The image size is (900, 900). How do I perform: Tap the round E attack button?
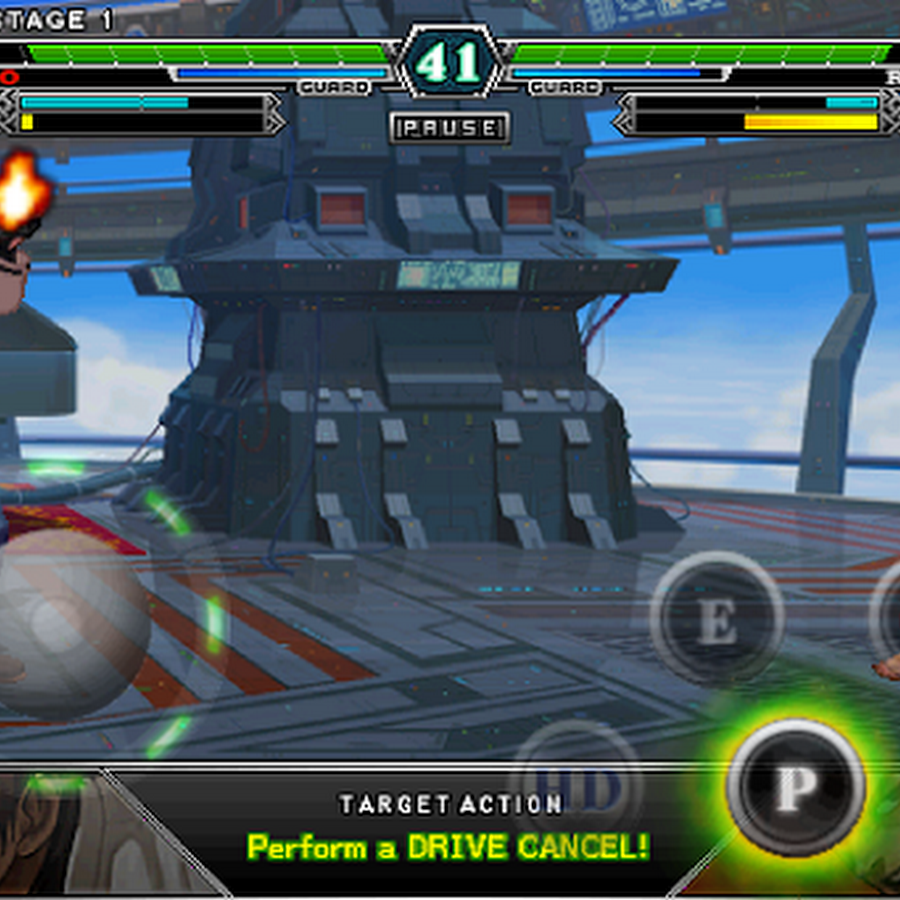click(x=716, y=619)
